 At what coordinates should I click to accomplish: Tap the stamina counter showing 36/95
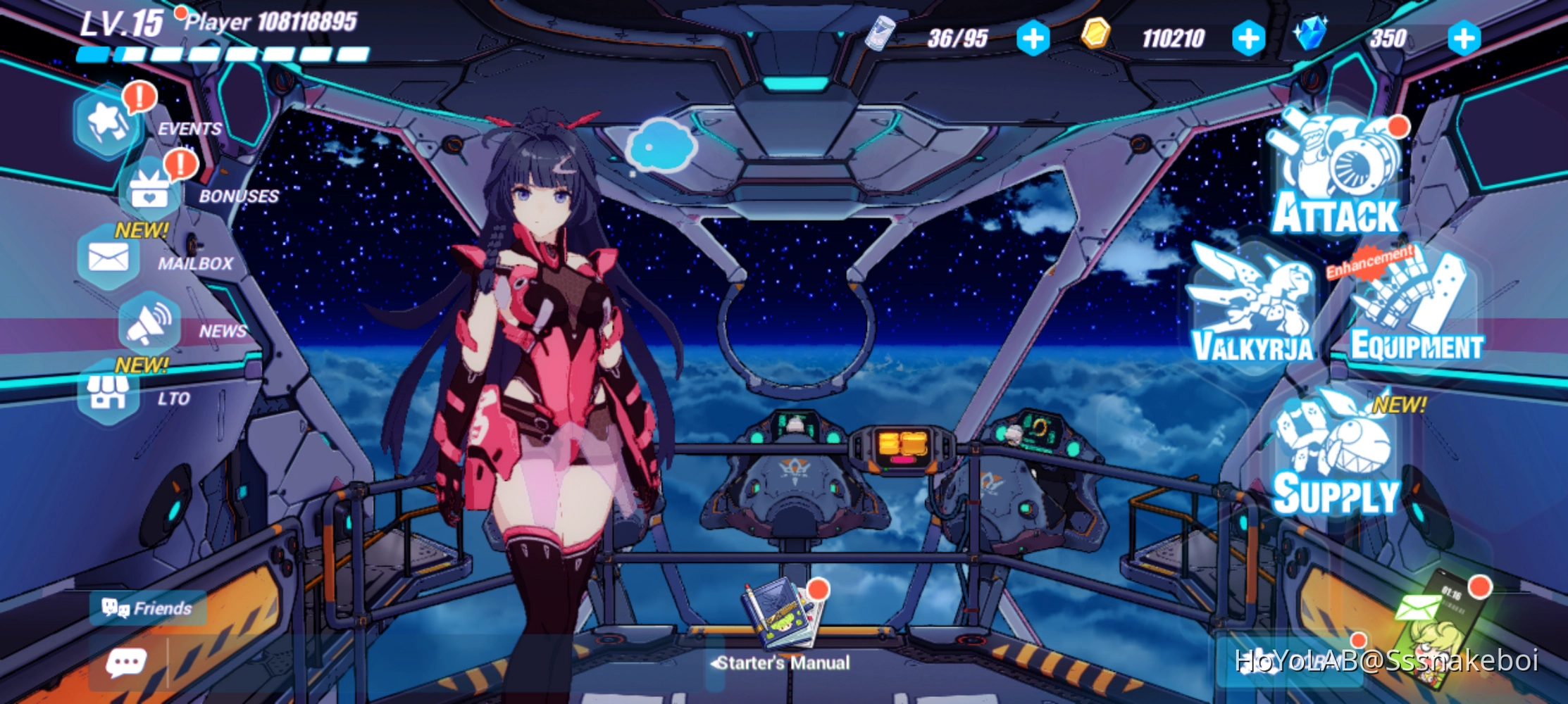pyautogui.click(x=957, y=37)
